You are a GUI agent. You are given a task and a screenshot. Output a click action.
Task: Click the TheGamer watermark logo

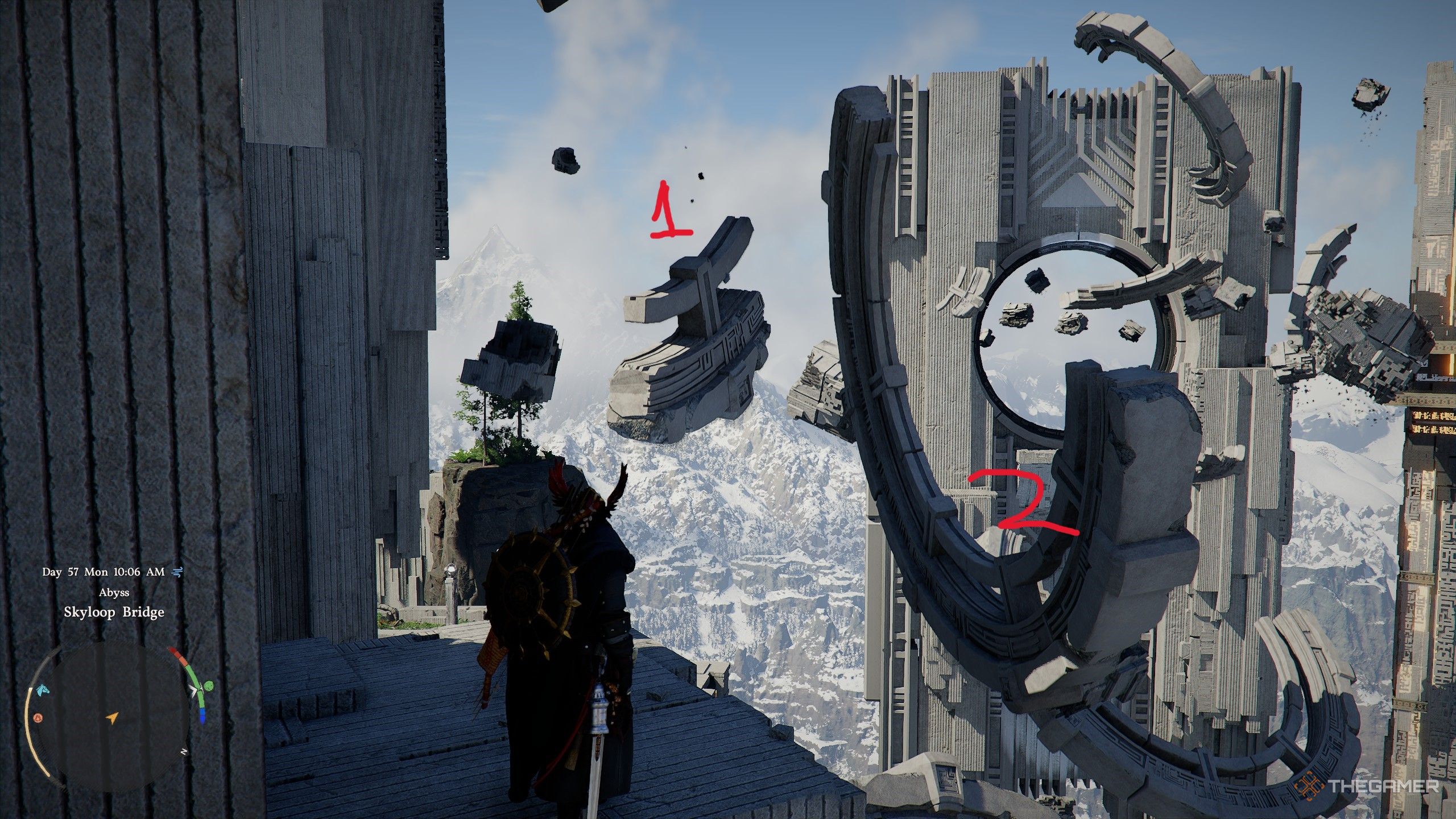click(1368, 787)
